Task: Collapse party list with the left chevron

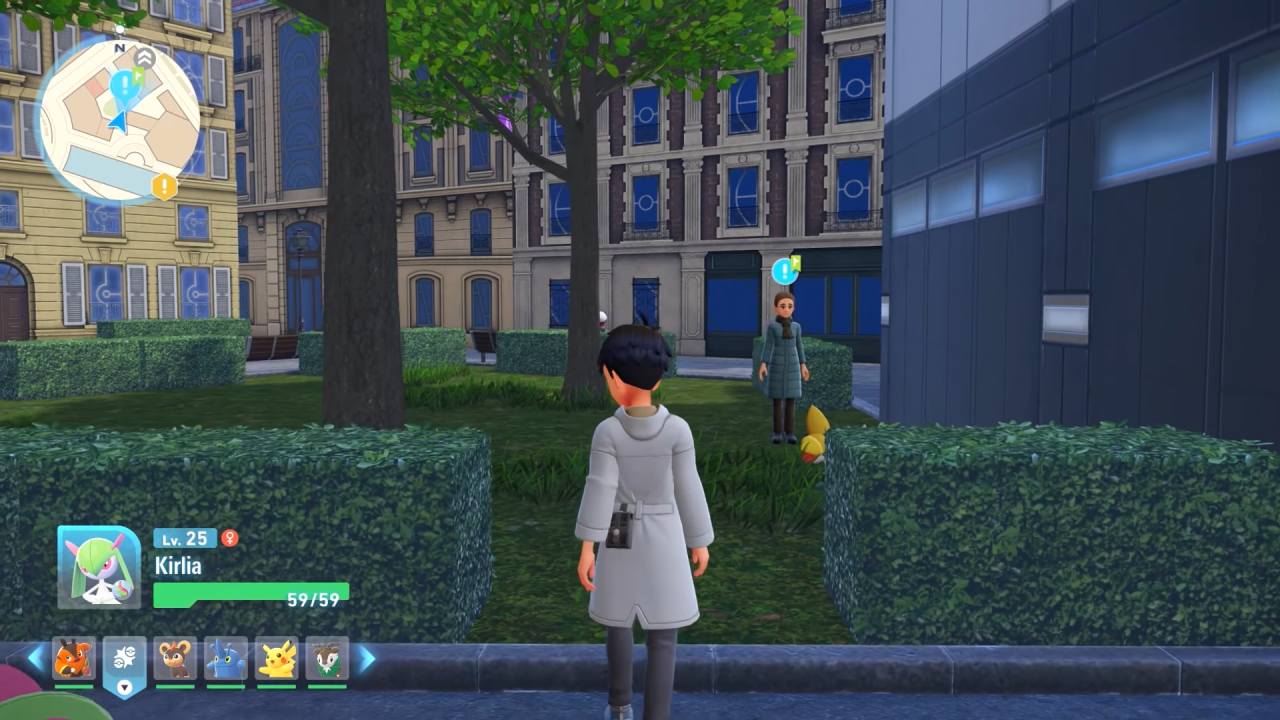Action: (x=33, y=658)
